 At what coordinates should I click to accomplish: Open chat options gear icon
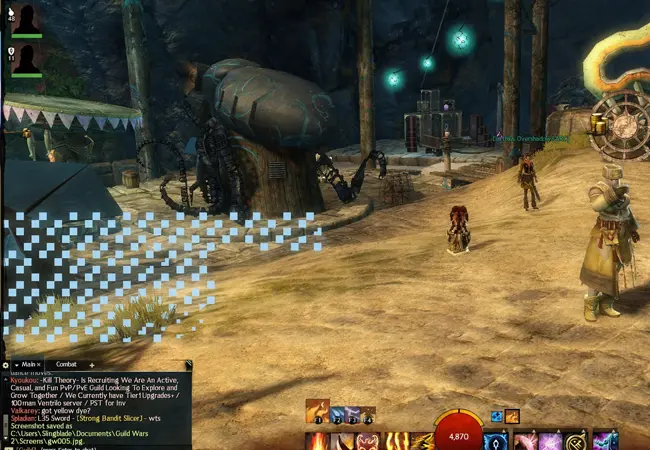click(x=5, y=365)
